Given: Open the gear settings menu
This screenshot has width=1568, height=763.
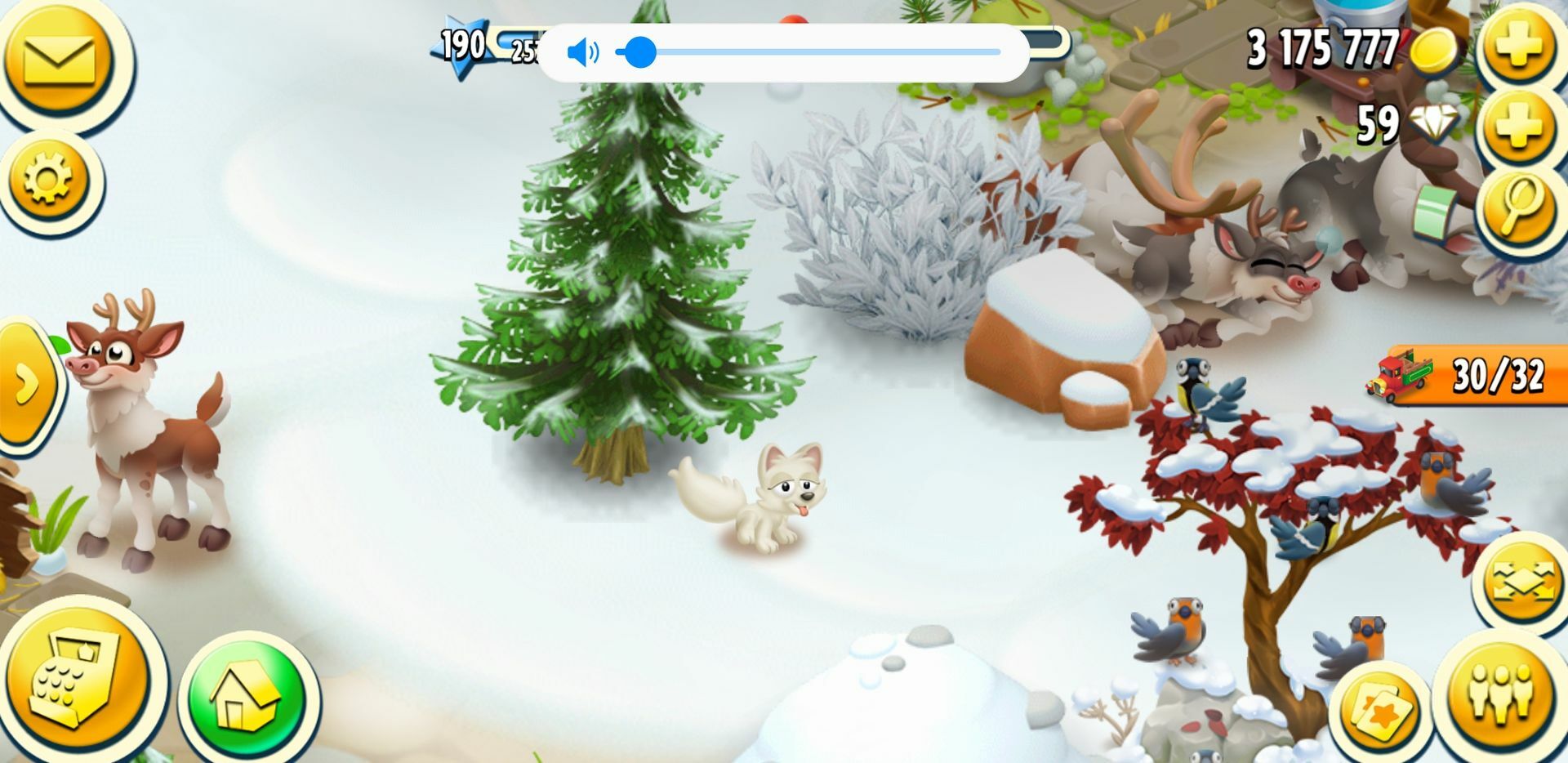Looking at the screenshot, I should pos(47,177).
